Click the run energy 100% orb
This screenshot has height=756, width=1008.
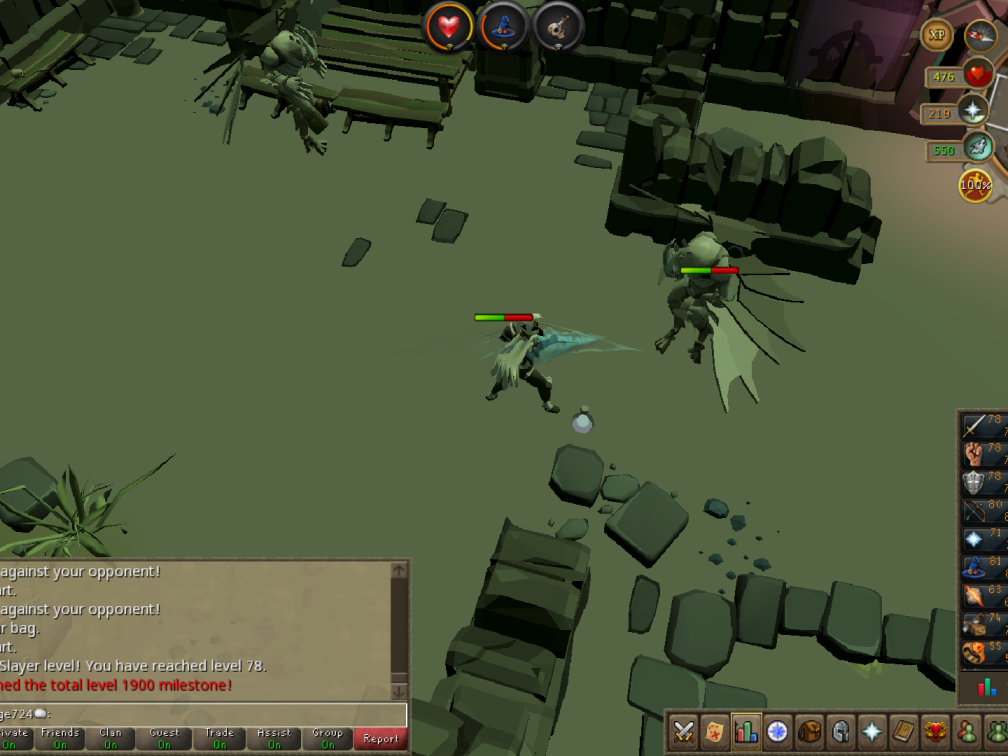975,185
